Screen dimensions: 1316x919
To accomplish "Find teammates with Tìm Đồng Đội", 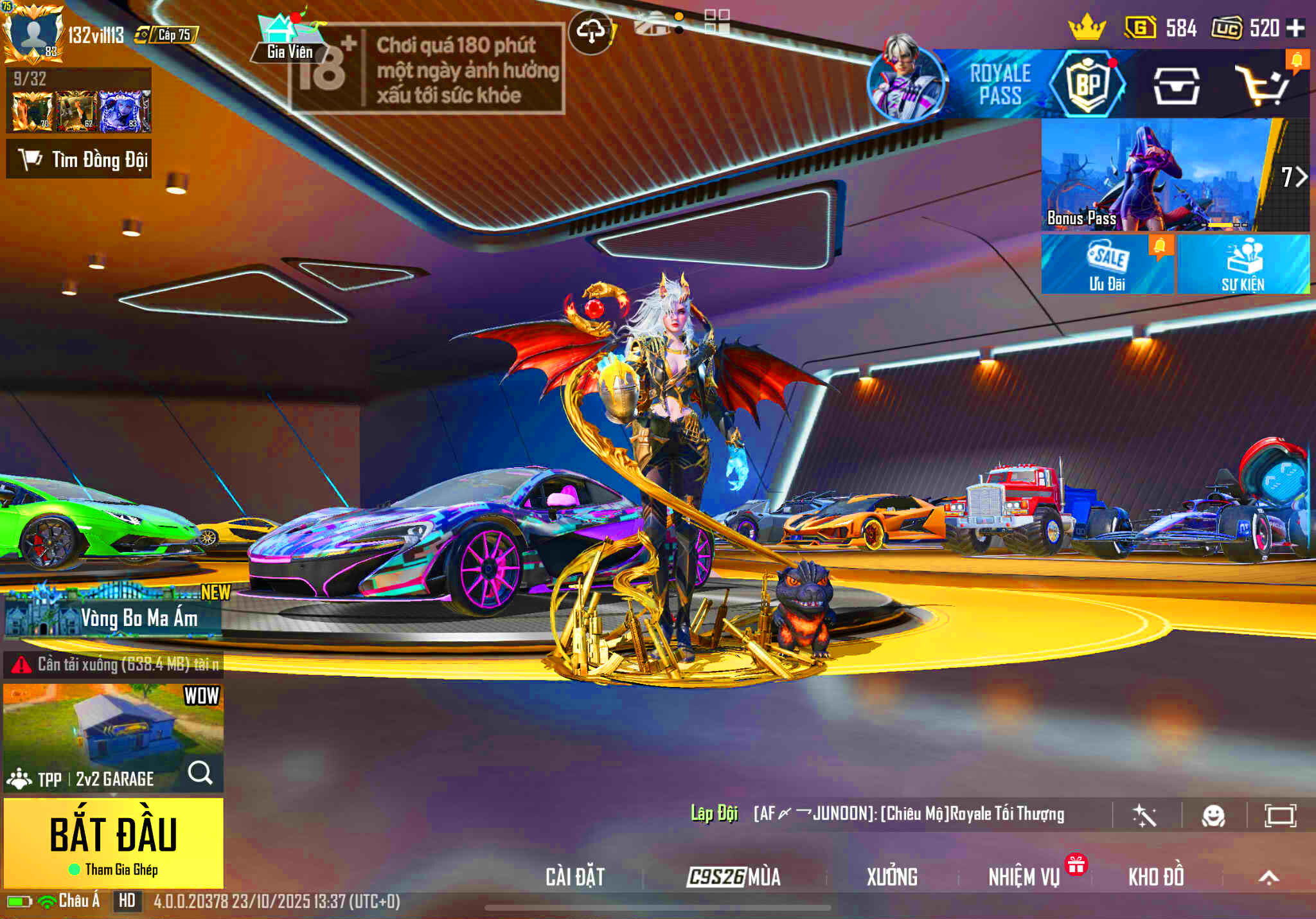I will tap(79, 159).
